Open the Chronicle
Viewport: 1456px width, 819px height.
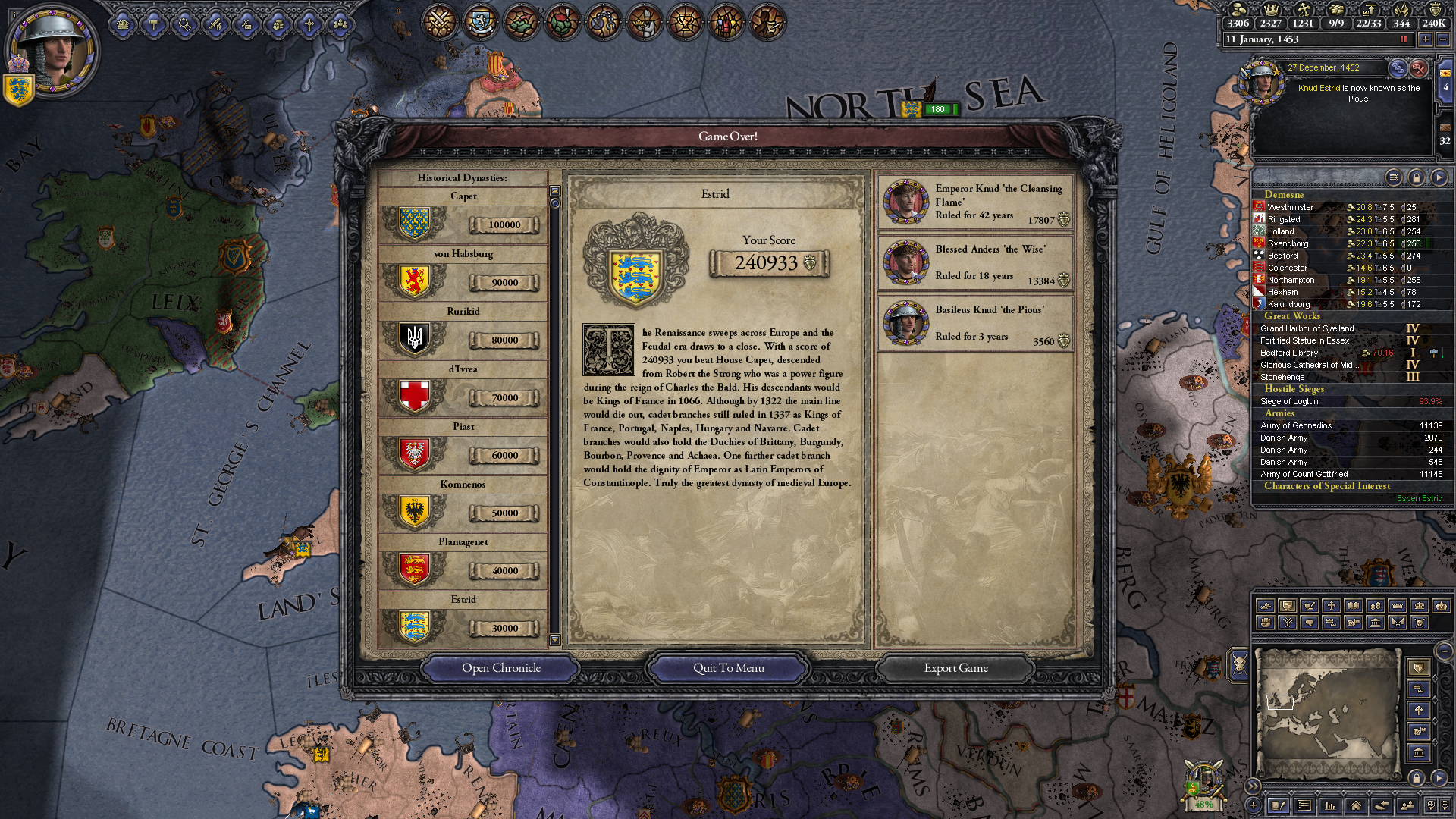500,668
